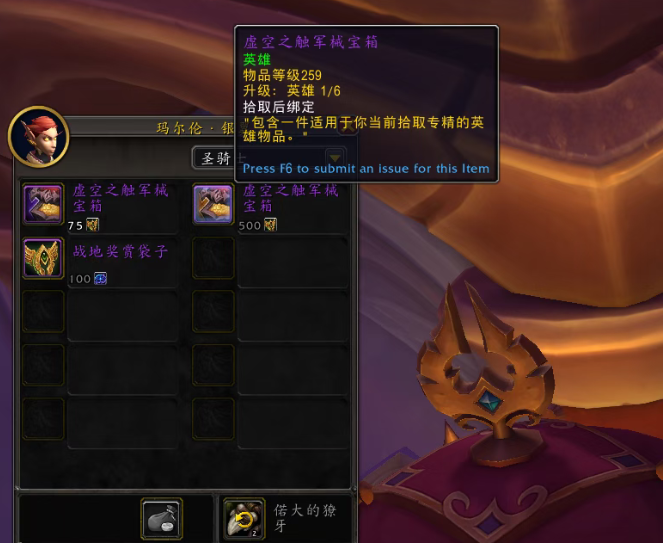Buy the Voidtouched armory chest costing 500
The height and width of the screenshot is (543, 663).
(x=213, y=204)
